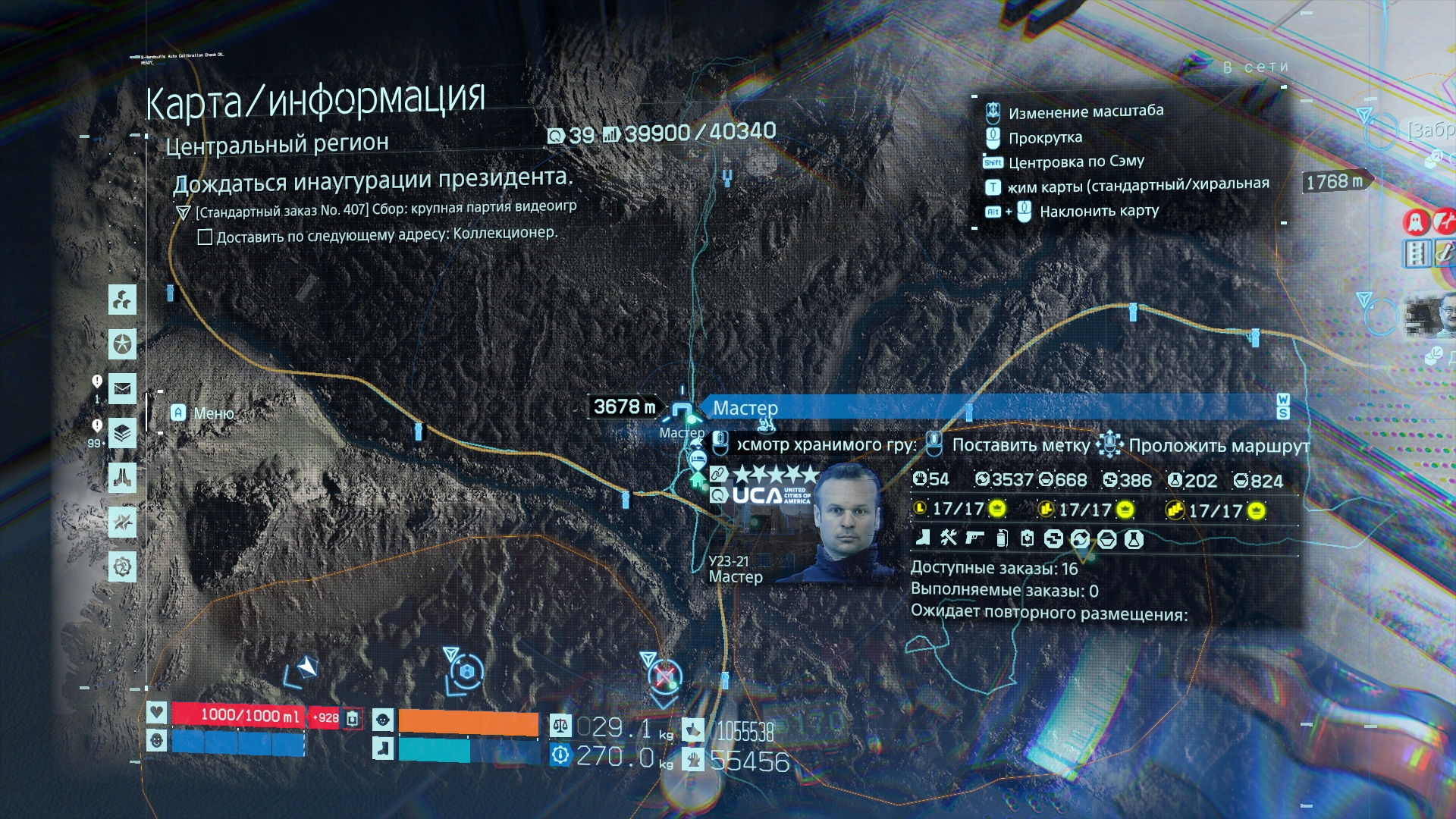Select the two-hands sidebar icon
1456x819 pixels.
122,478
